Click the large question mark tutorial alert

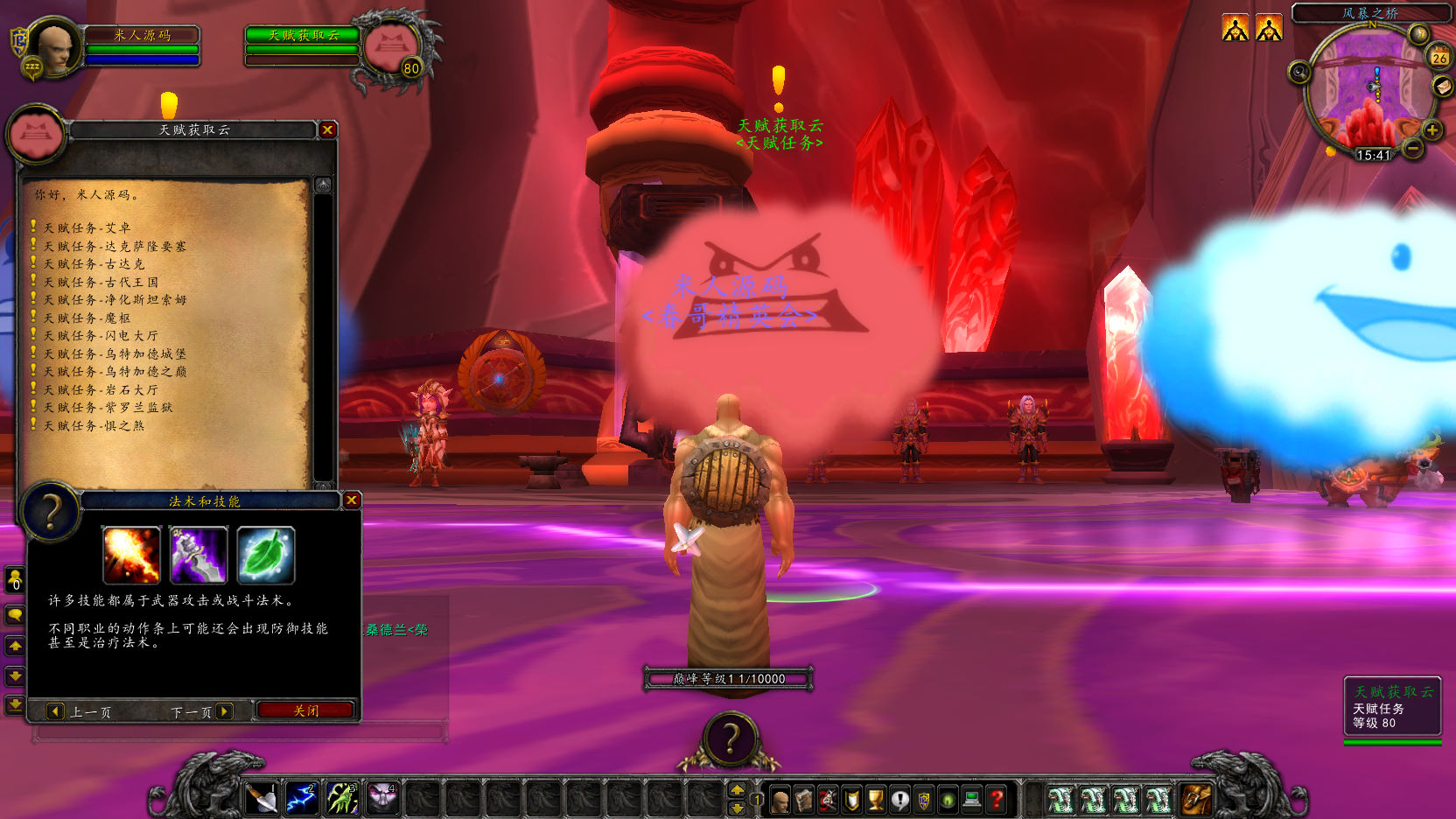(730, 739)
